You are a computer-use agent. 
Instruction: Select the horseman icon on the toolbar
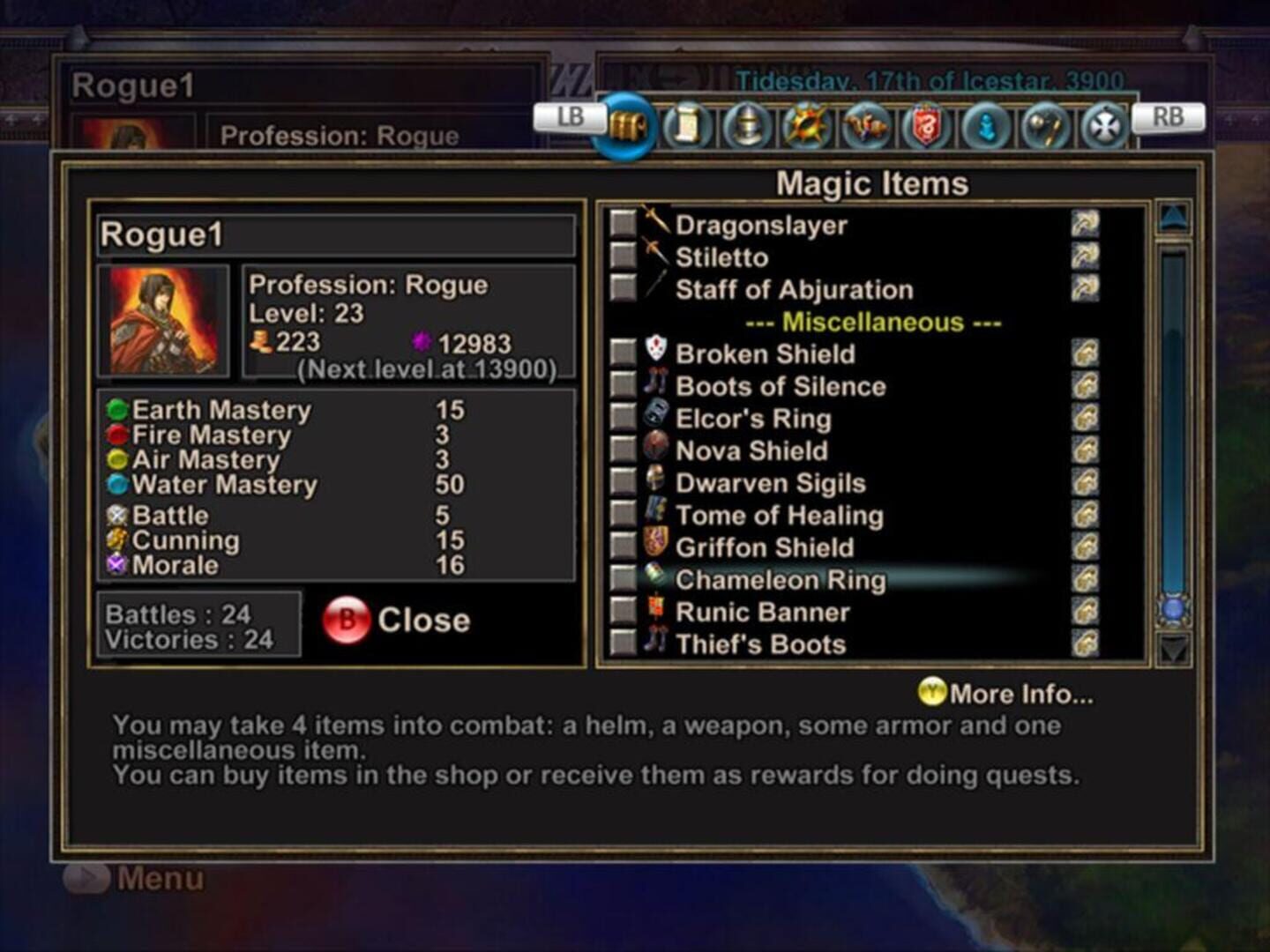(x=867, y=127)
